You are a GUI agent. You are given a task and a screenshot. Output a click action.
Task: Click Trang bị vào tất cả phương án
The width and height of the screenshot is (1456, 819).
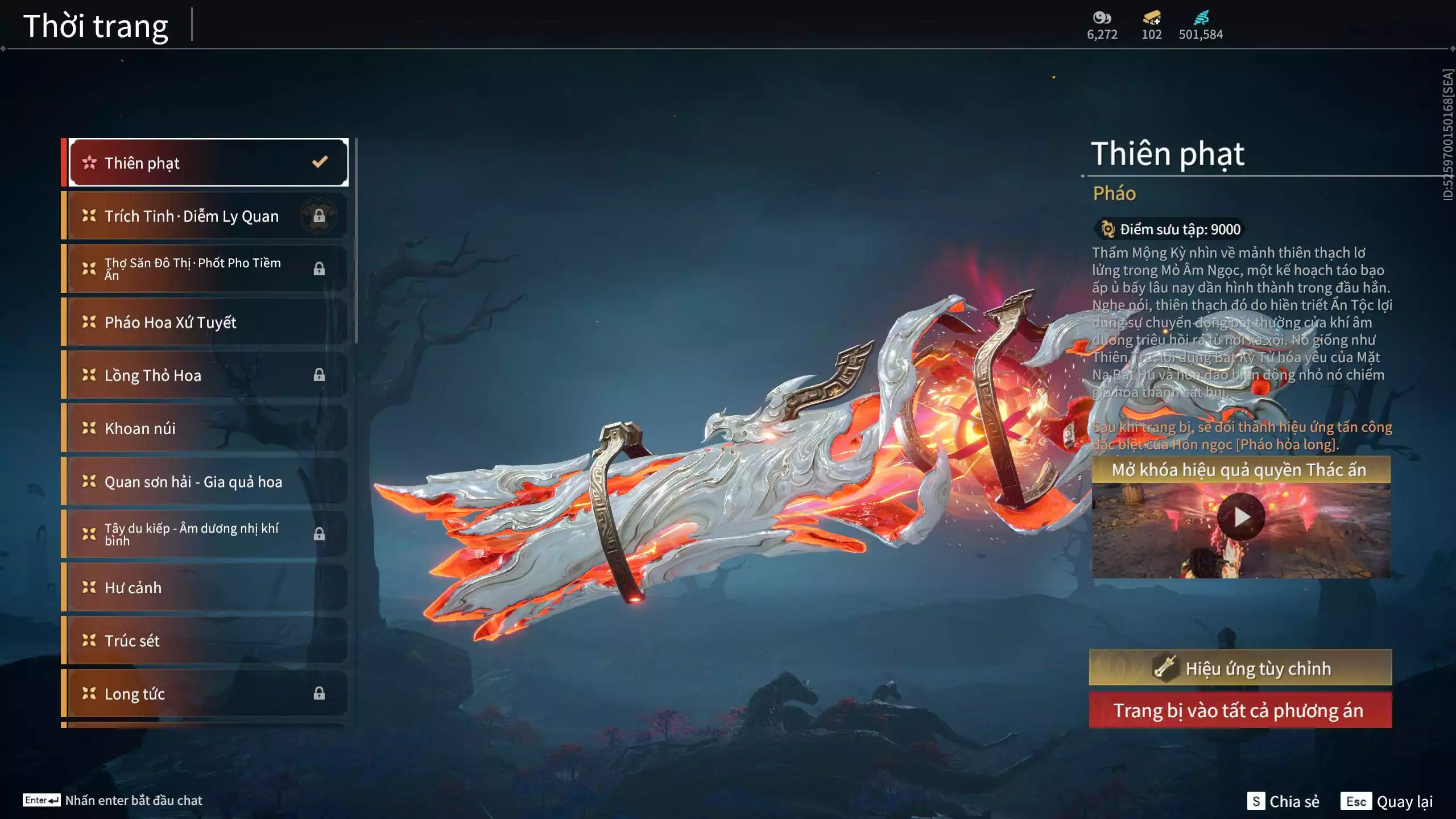coord(1240,710)
